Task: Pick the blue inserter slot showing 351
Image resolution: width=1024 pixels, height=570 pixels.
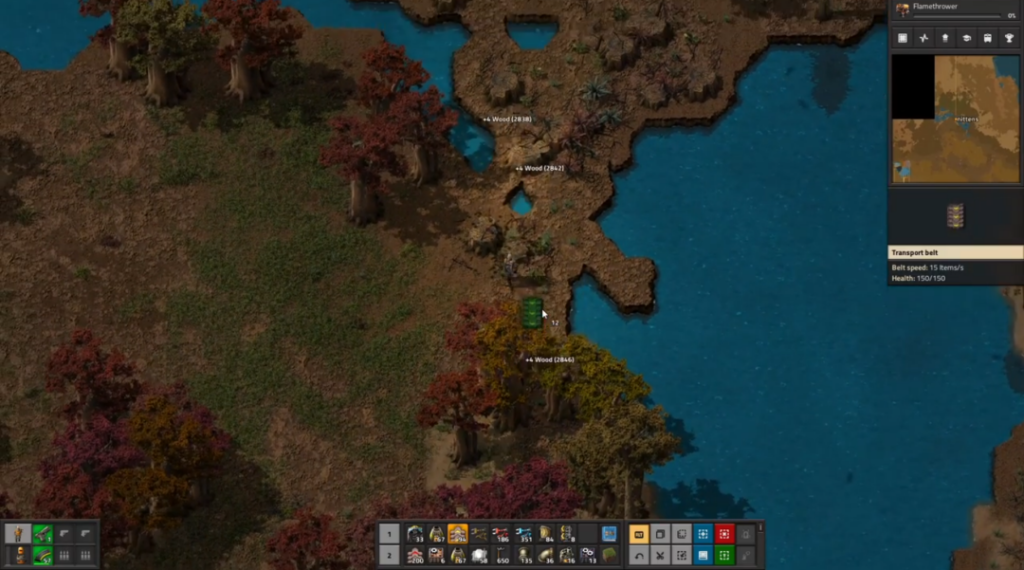Action: pyautogui.click(x=523, y=534)
